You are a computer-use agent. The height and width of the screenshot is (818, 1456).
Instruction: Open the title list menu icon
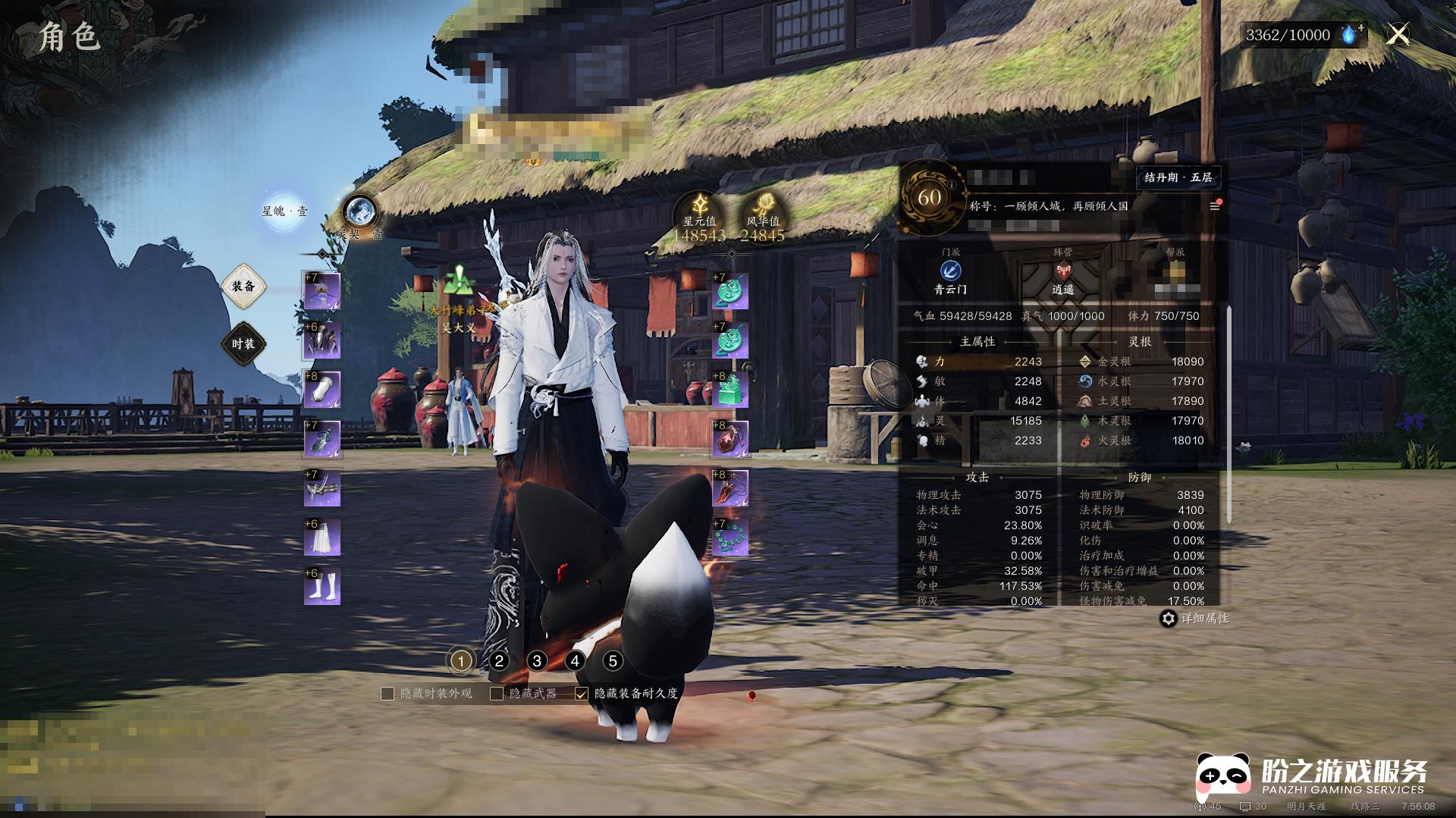[1214, 206]
